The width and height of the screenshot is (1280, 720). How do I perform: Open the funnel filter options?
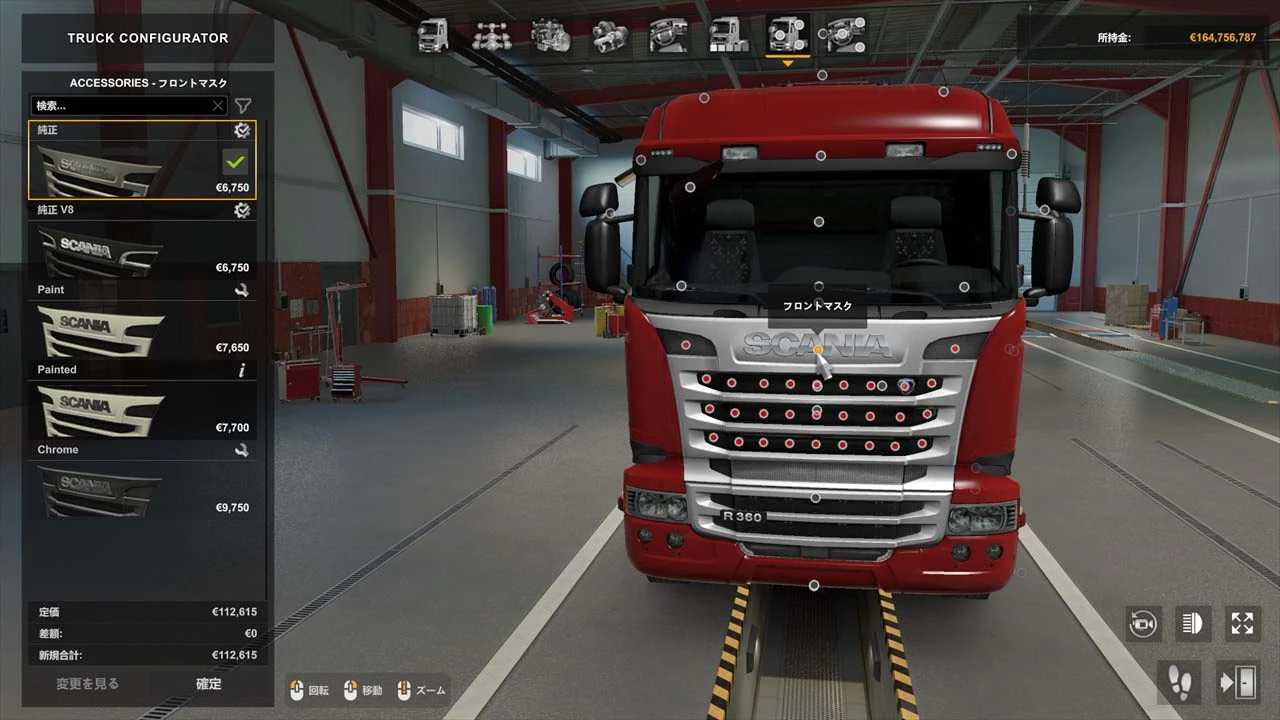click(x=243, y=105)
